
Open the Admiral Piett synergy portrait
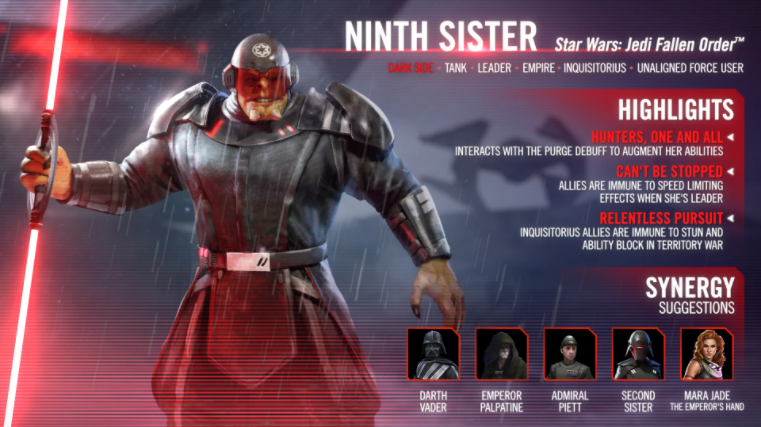(569, 353)
